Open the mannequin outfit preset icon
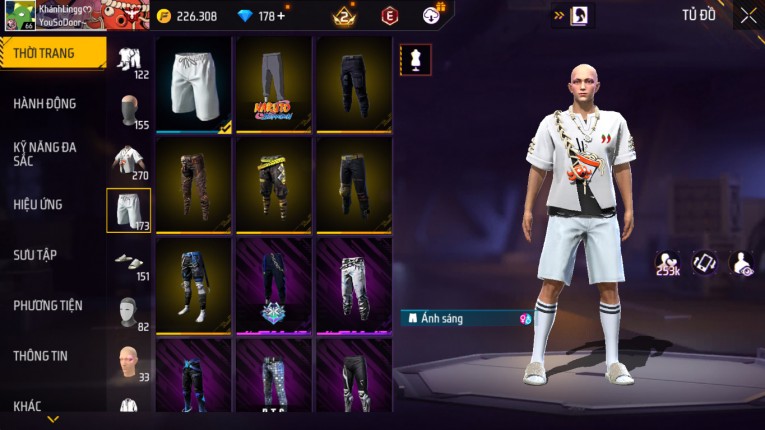 point(415,59)
